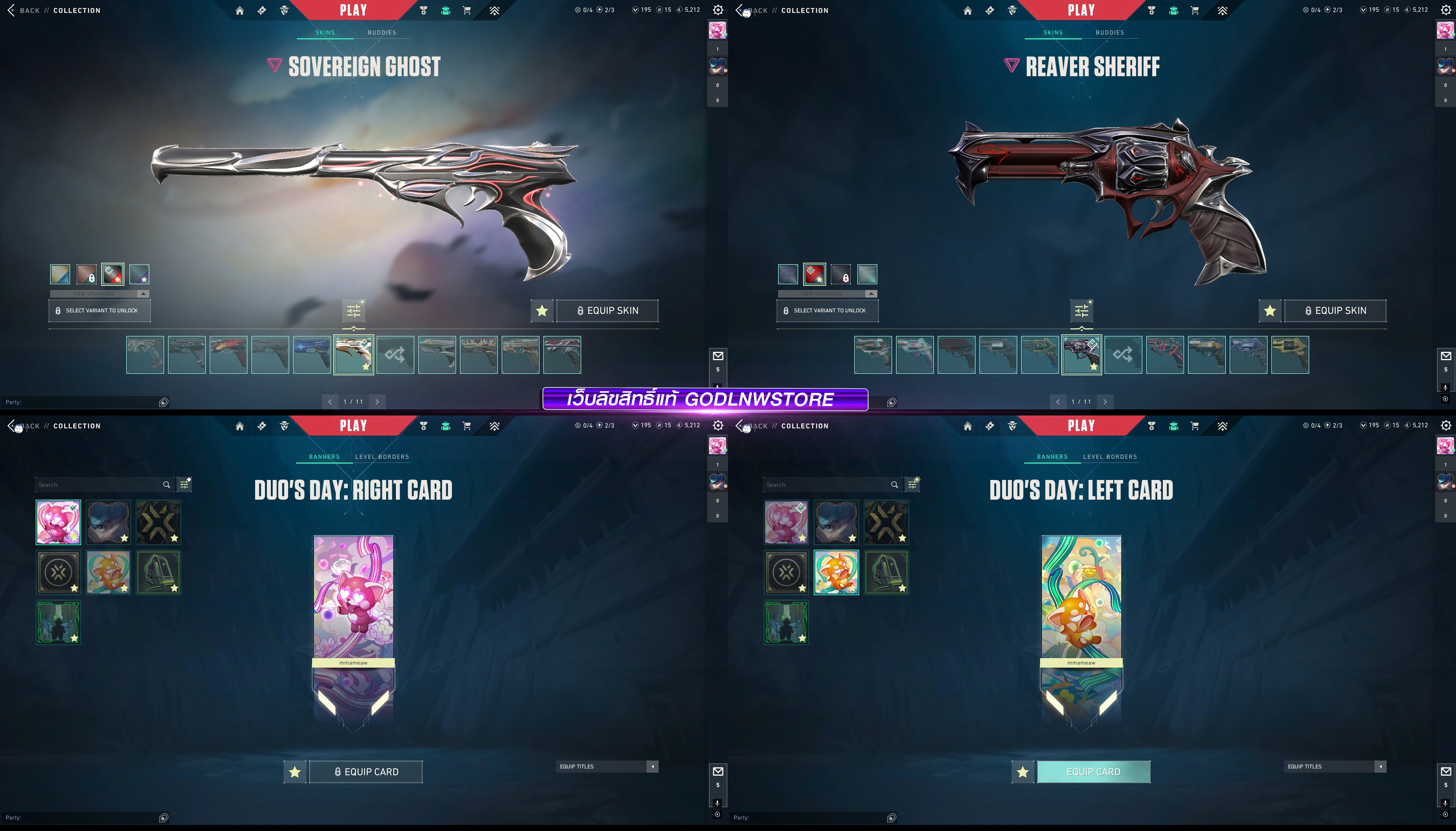Go to the next page of Sheriff skins

coord(1105,402)
